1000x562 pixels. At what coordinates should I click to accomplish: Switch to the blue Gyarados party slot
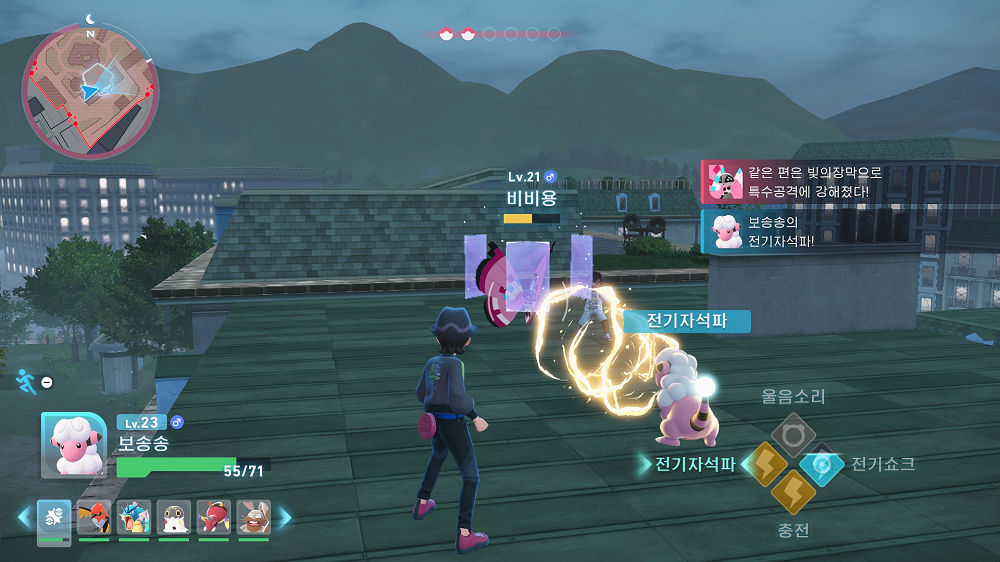134,517
